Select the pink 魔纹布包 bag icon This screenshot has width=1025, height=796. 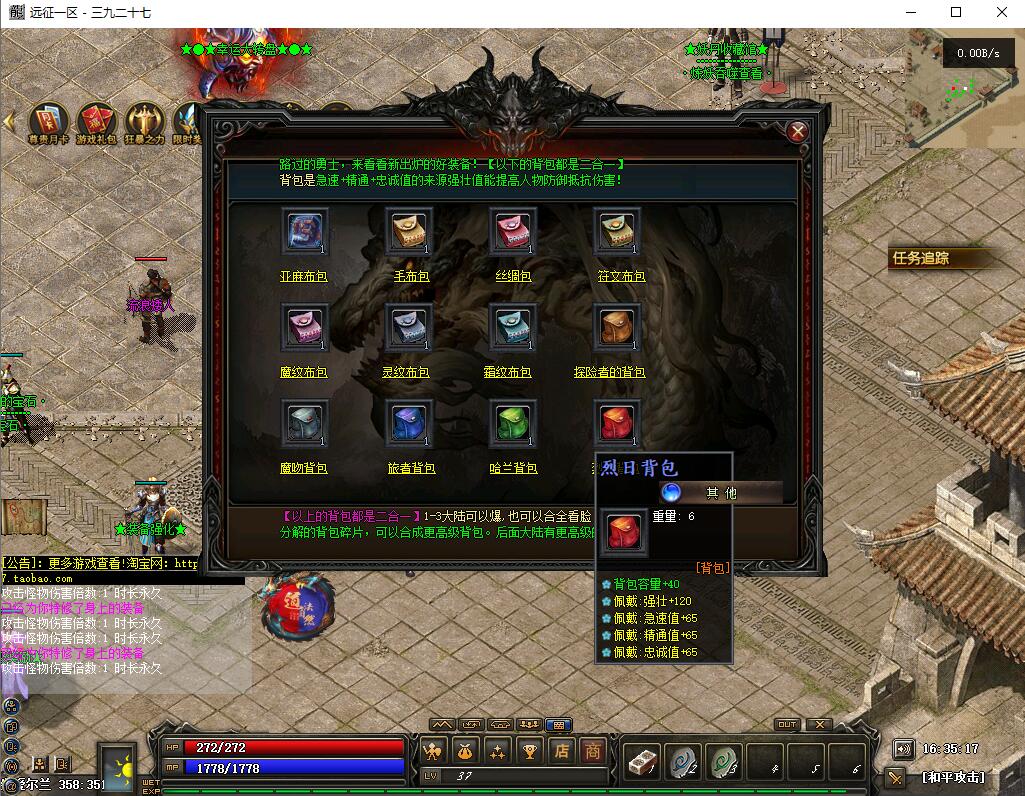(304, 327)
